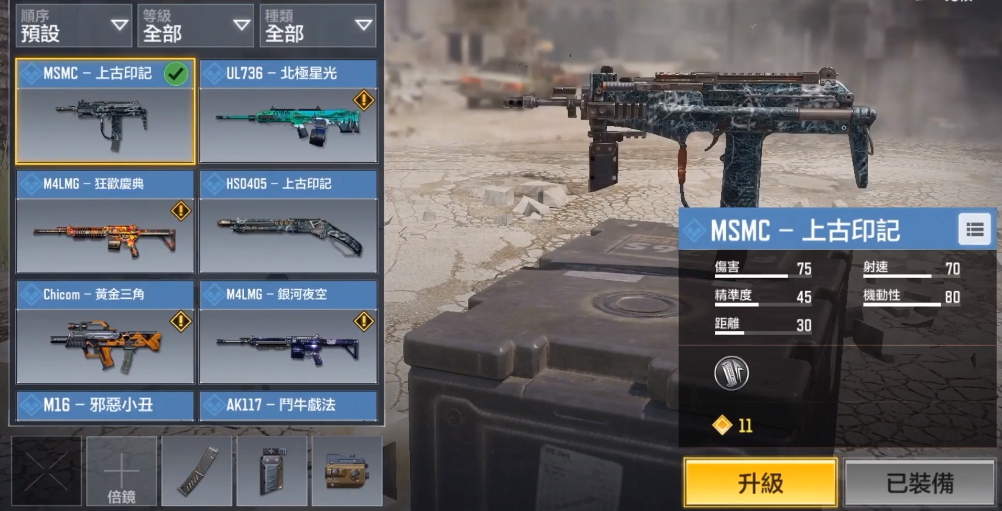The height and width of the screenshot is (511, 1002).
Task: Tap the 升級 upgrade button
Action: (760, 483)
